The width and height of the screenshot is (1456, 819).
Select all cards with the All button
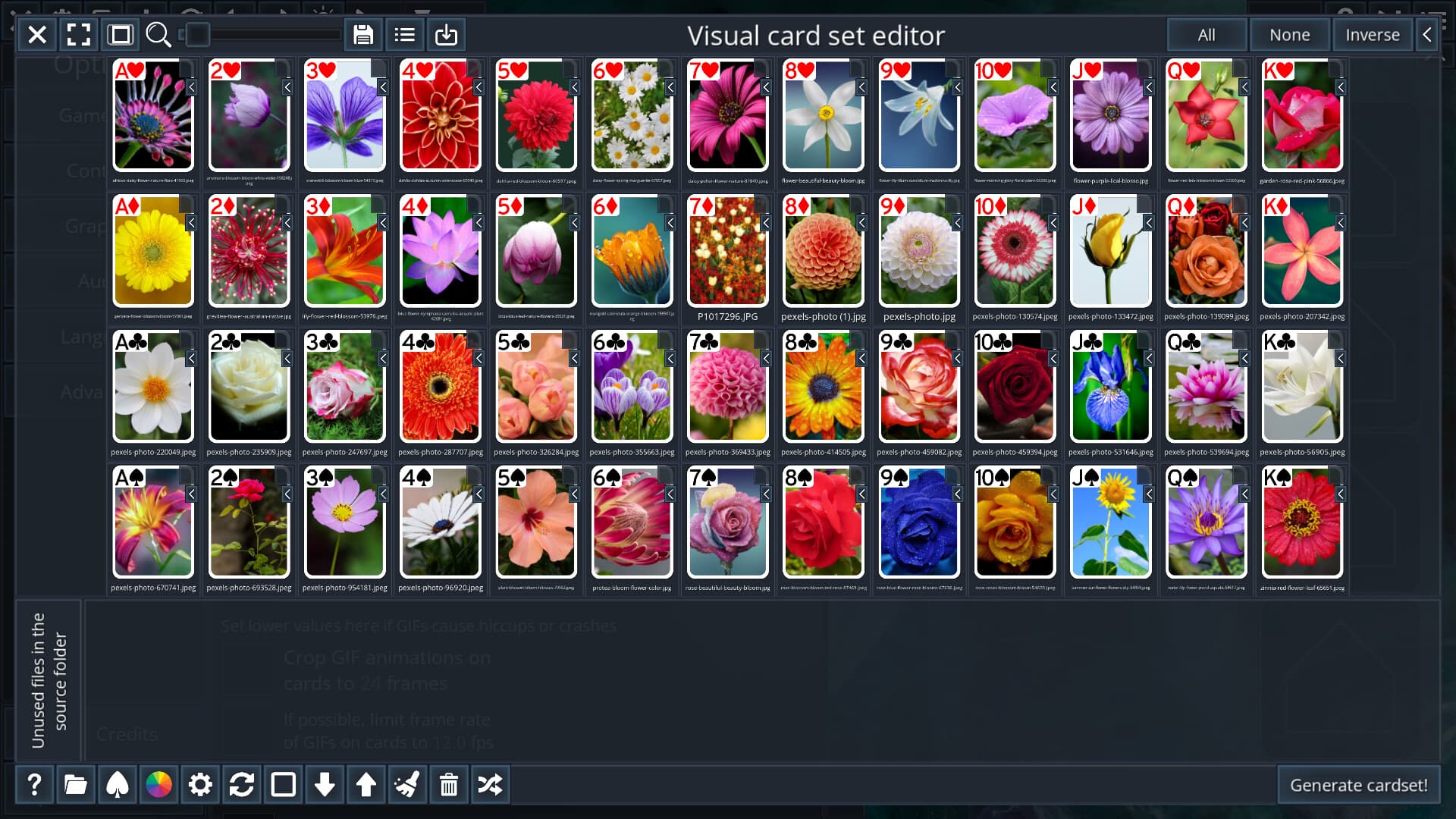pyautogui.click(x=1206, y=34)
